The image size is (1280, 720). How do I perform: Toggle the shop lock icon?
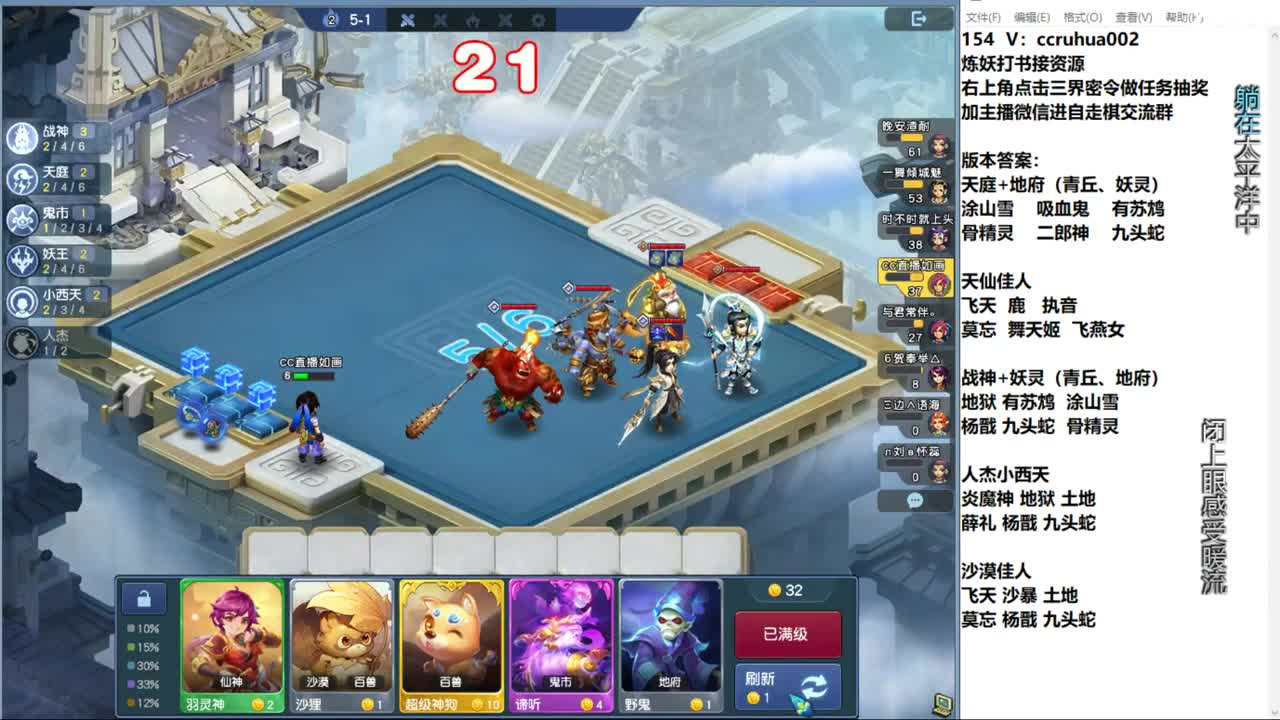pyautogui.click(x=142, y=597)
